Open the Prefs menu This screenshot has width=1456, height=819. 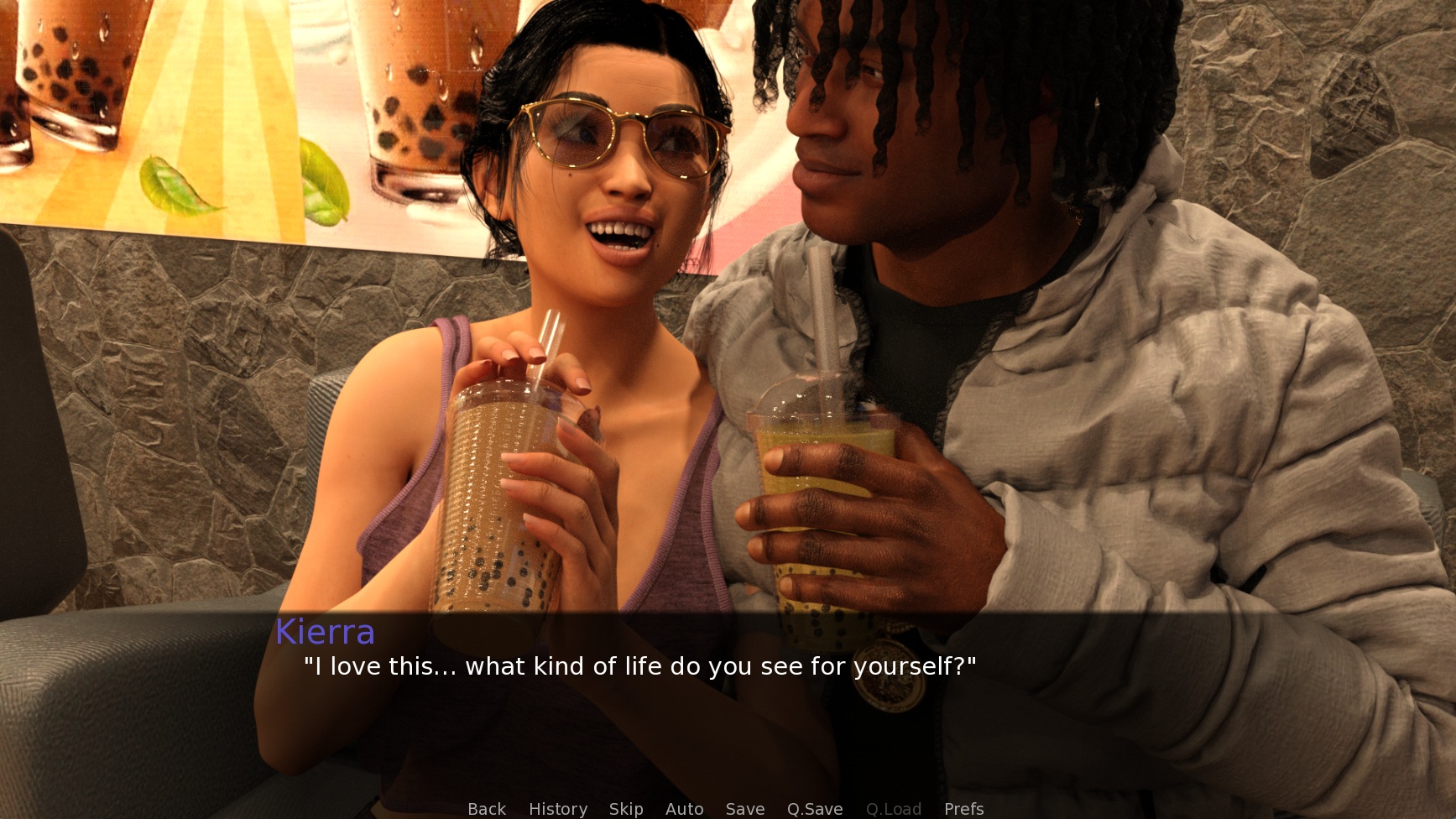click(963, 809)
